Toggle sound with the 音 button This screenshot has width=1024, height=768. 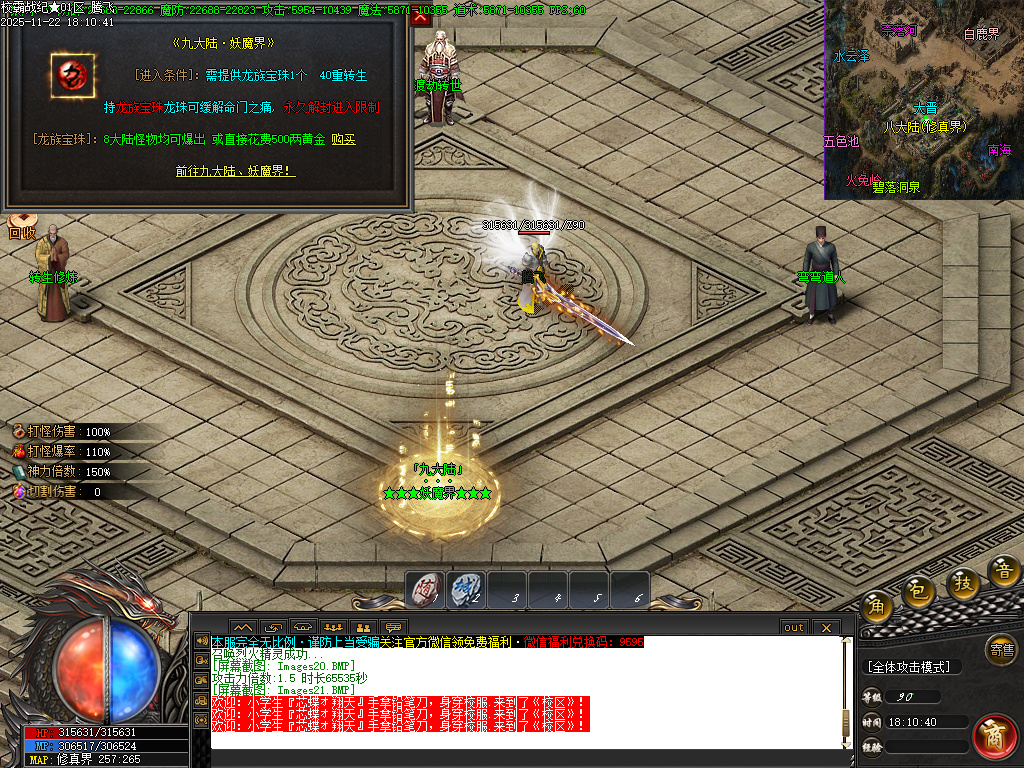point(1003,571)
